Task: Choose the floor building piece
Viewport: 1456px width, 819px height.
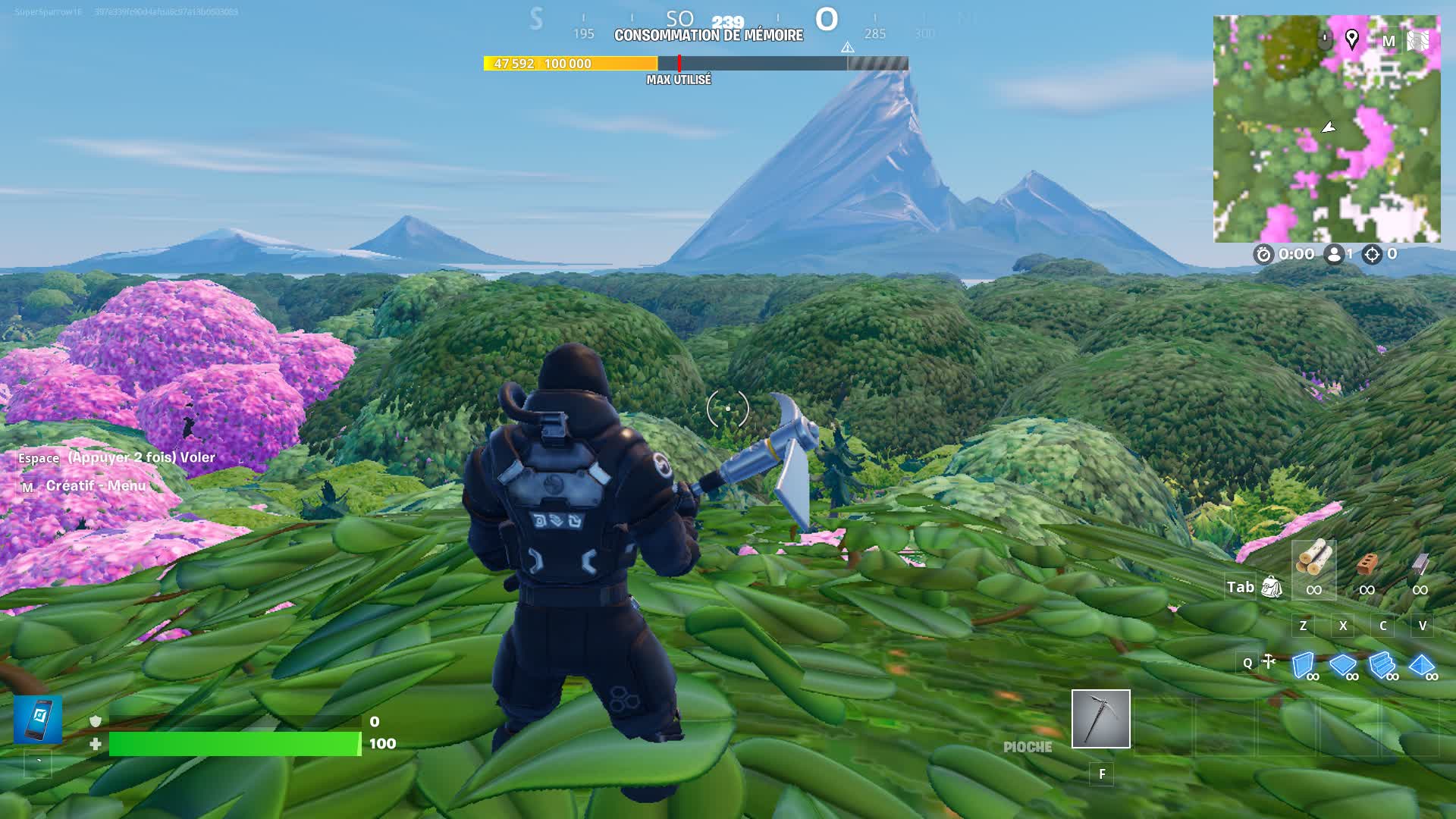Action: [x=1343, y=666]
